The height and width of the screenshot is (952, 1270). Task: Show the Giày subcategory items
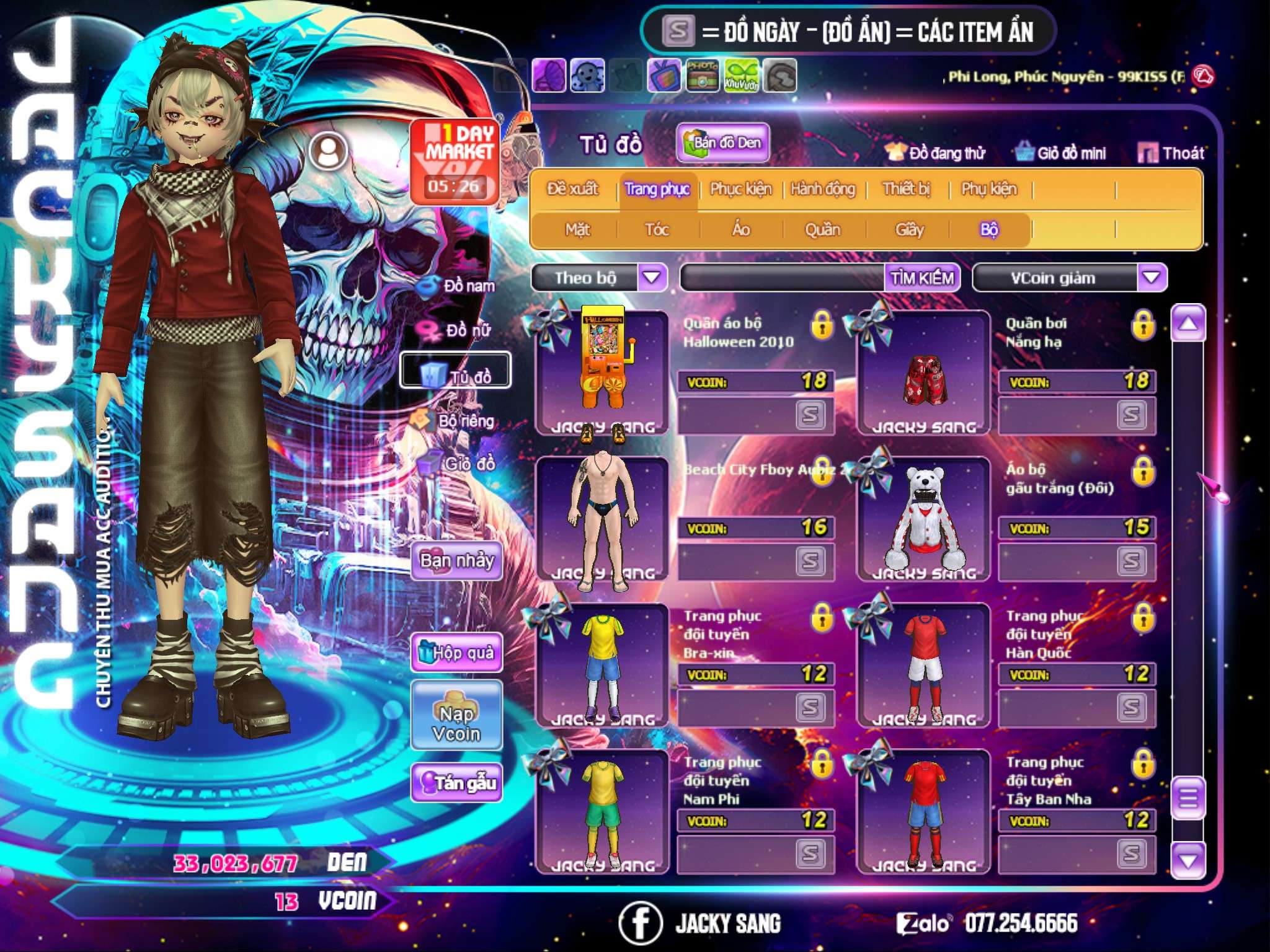click(909, 230)
